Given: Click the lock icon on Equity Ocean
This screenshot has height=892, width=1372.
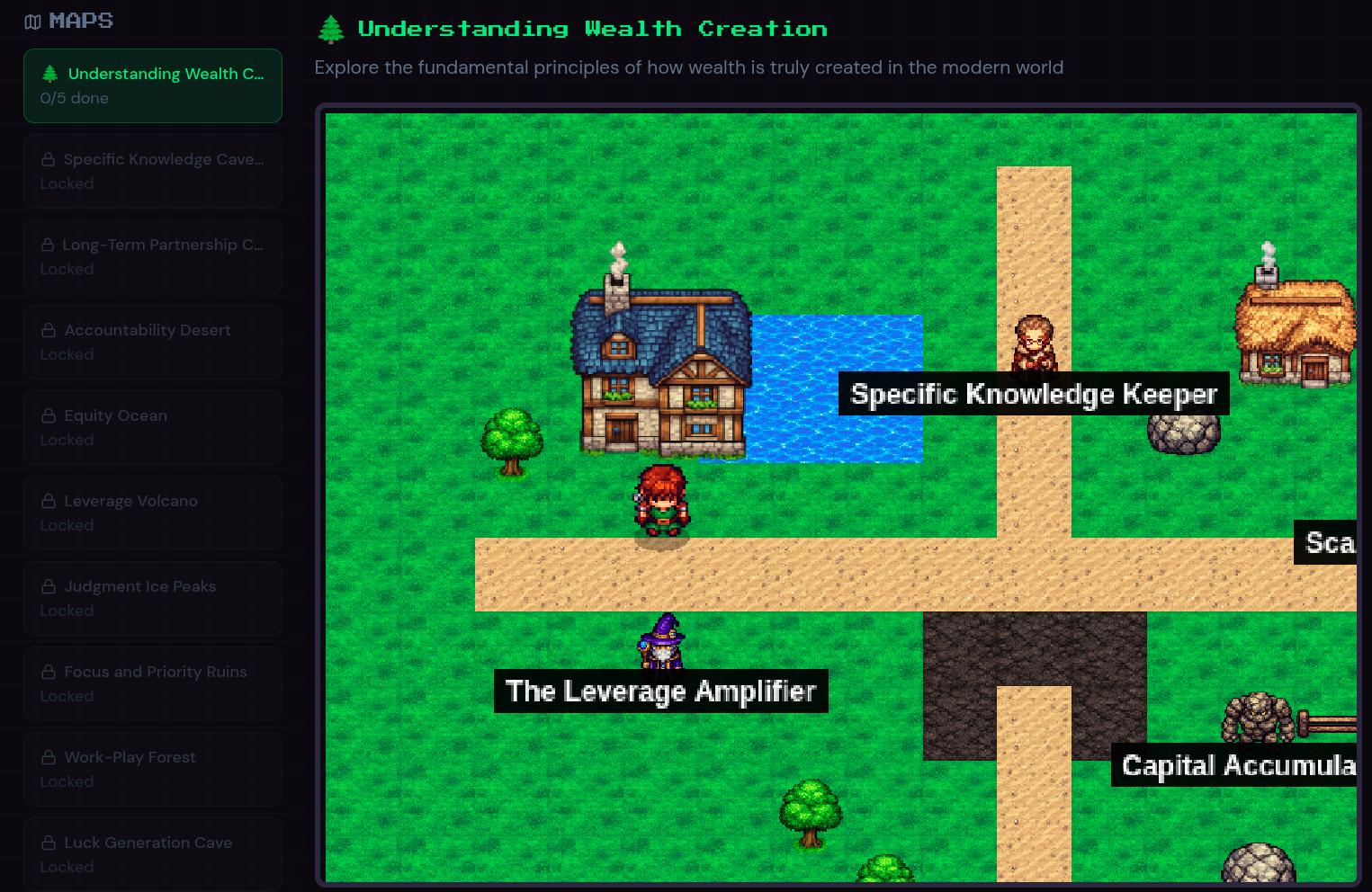Looking at the screenshot, I should click(48, 415).
